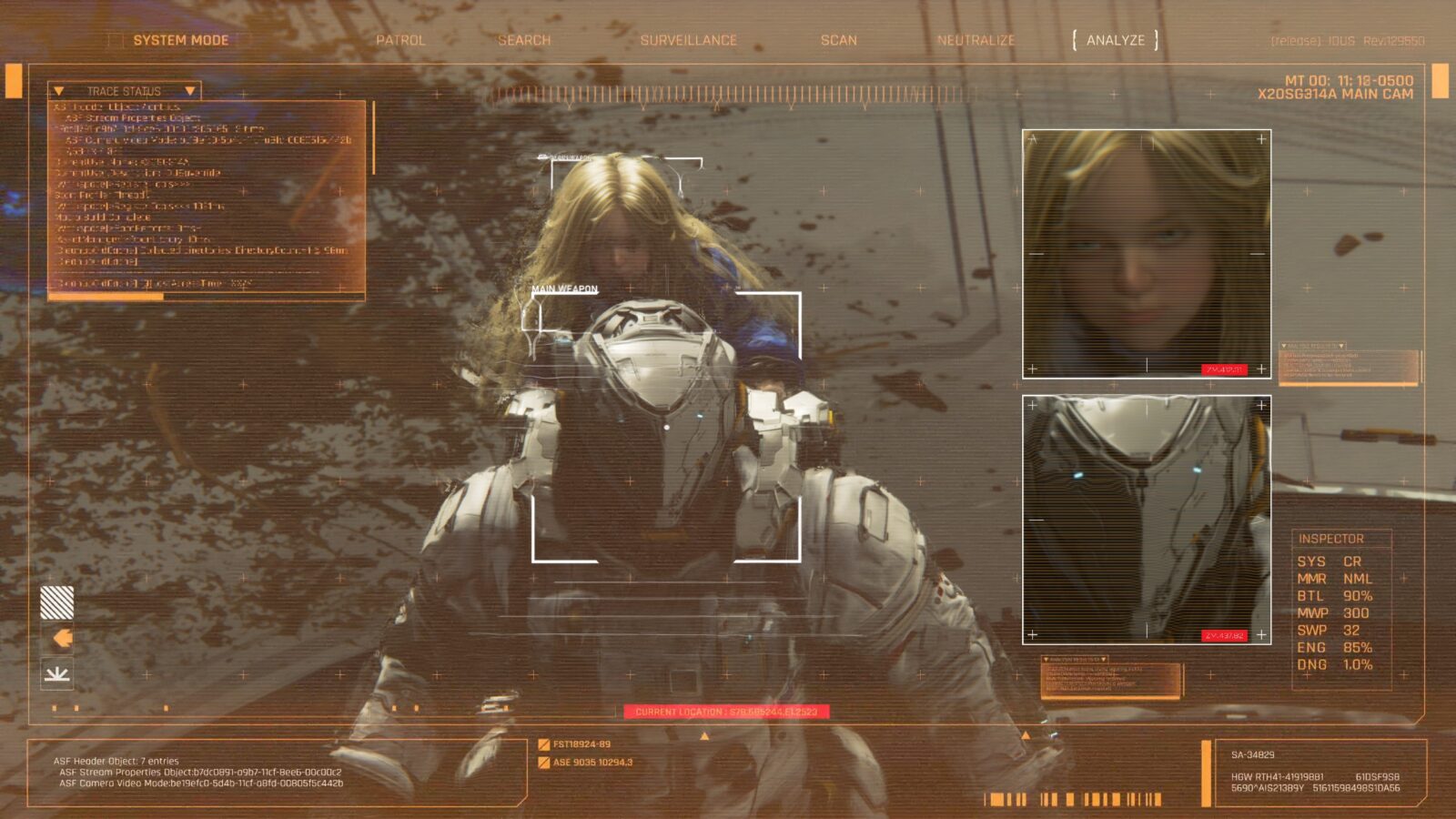The width and height of the screenshot is (1456, 819).
Task: Open the armor chest close-up thumbnail
Action: tap(1147, 520)
